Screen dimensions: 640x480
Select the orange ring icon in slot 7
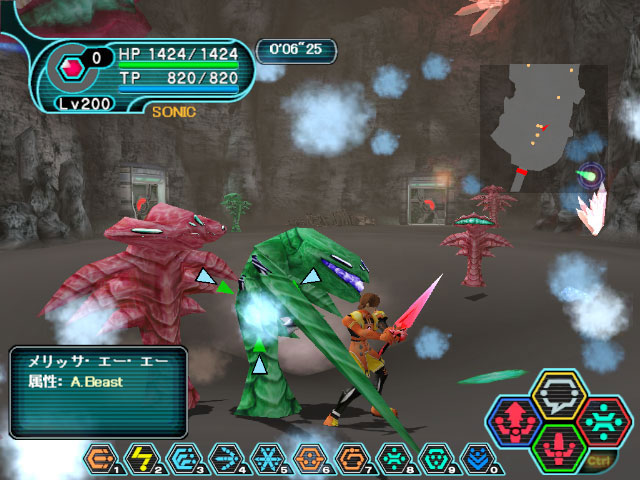coord(350,461)
